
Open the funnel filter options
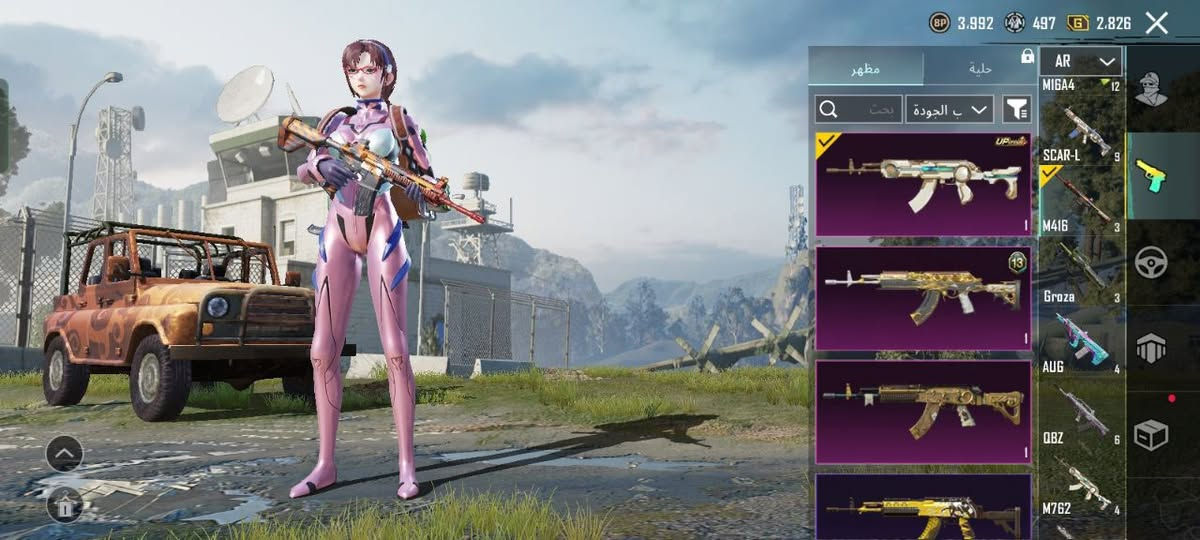point(1016,109)
